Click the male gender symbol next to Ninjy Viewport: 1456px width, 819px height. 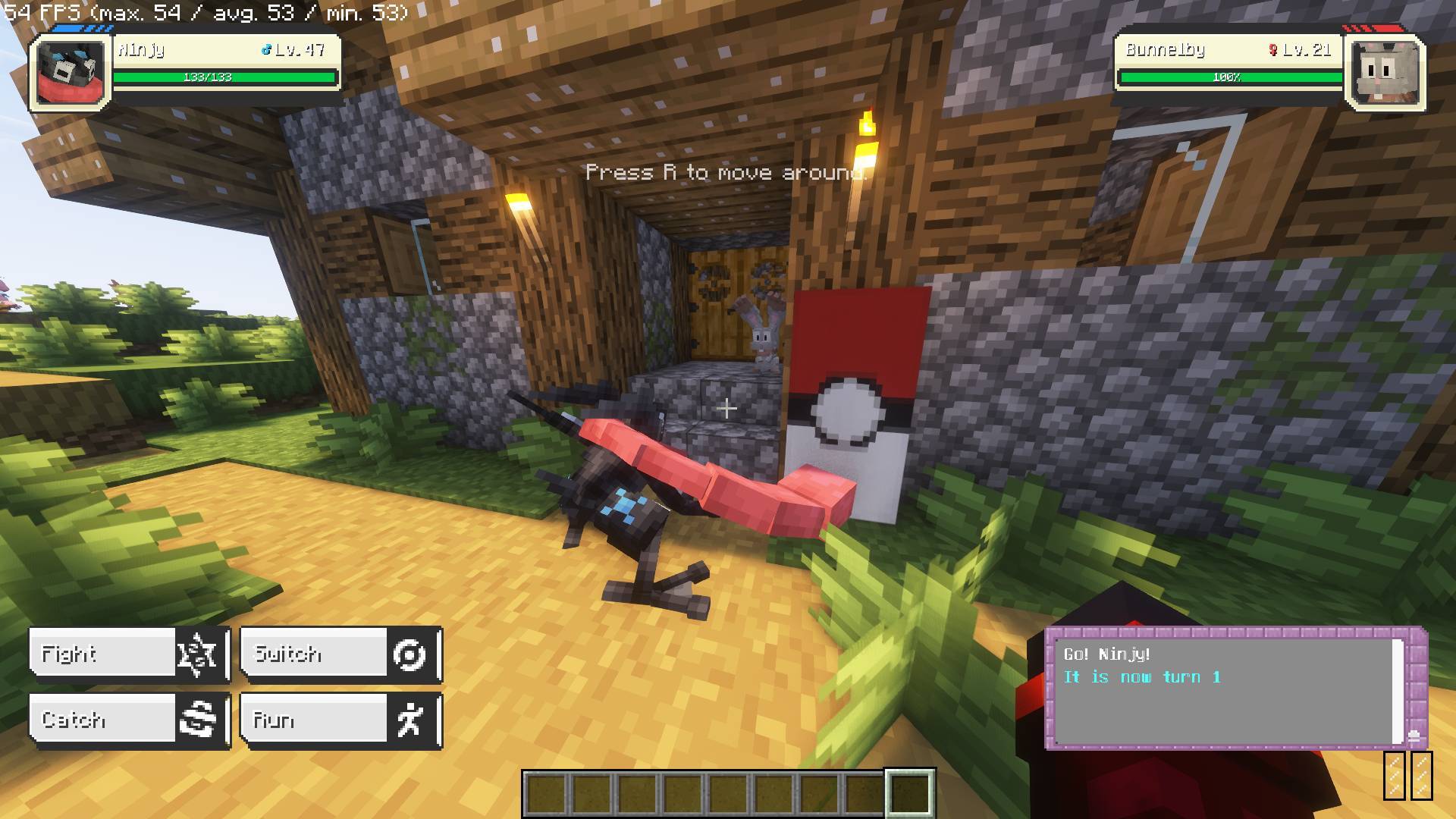267,50
